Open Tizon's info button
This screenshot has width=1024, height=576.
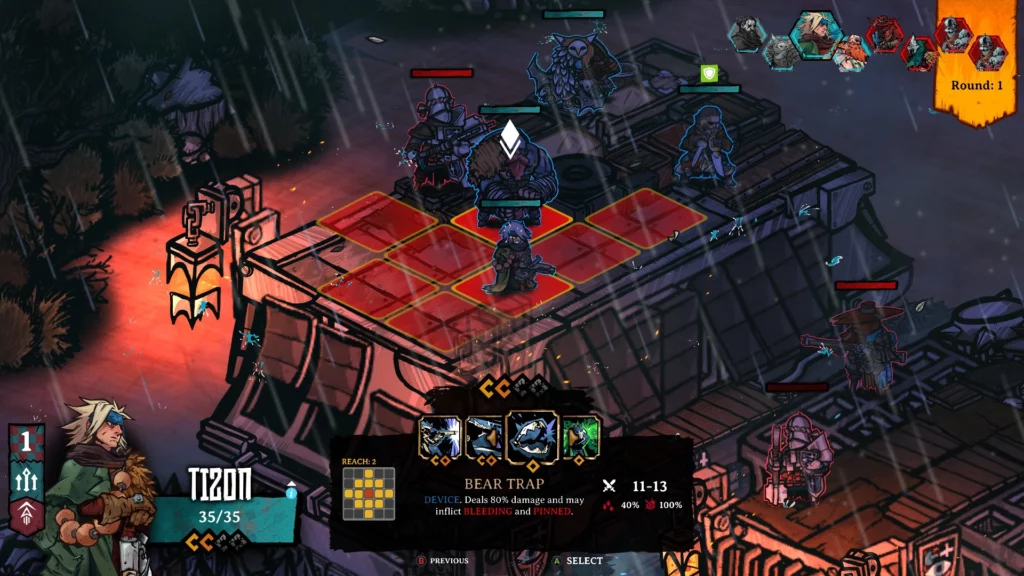pyautogui.click(x=291, y=490)
